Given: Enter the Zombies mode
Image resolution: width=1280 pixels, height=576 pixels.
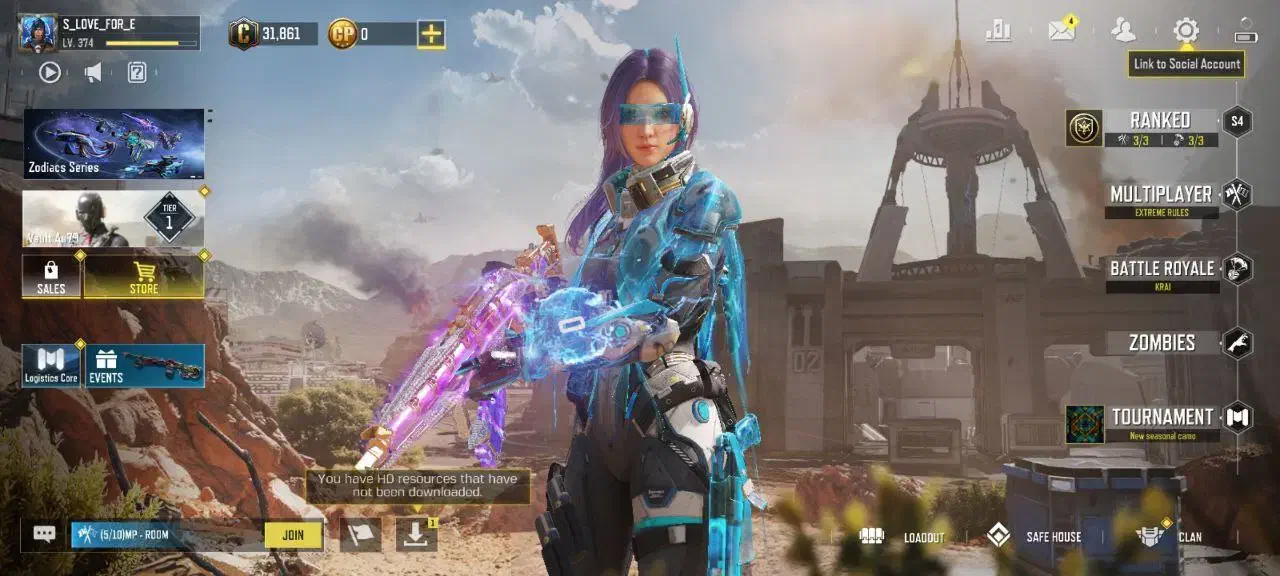Looking at the screenshot, I should (x=1162, y=343).
